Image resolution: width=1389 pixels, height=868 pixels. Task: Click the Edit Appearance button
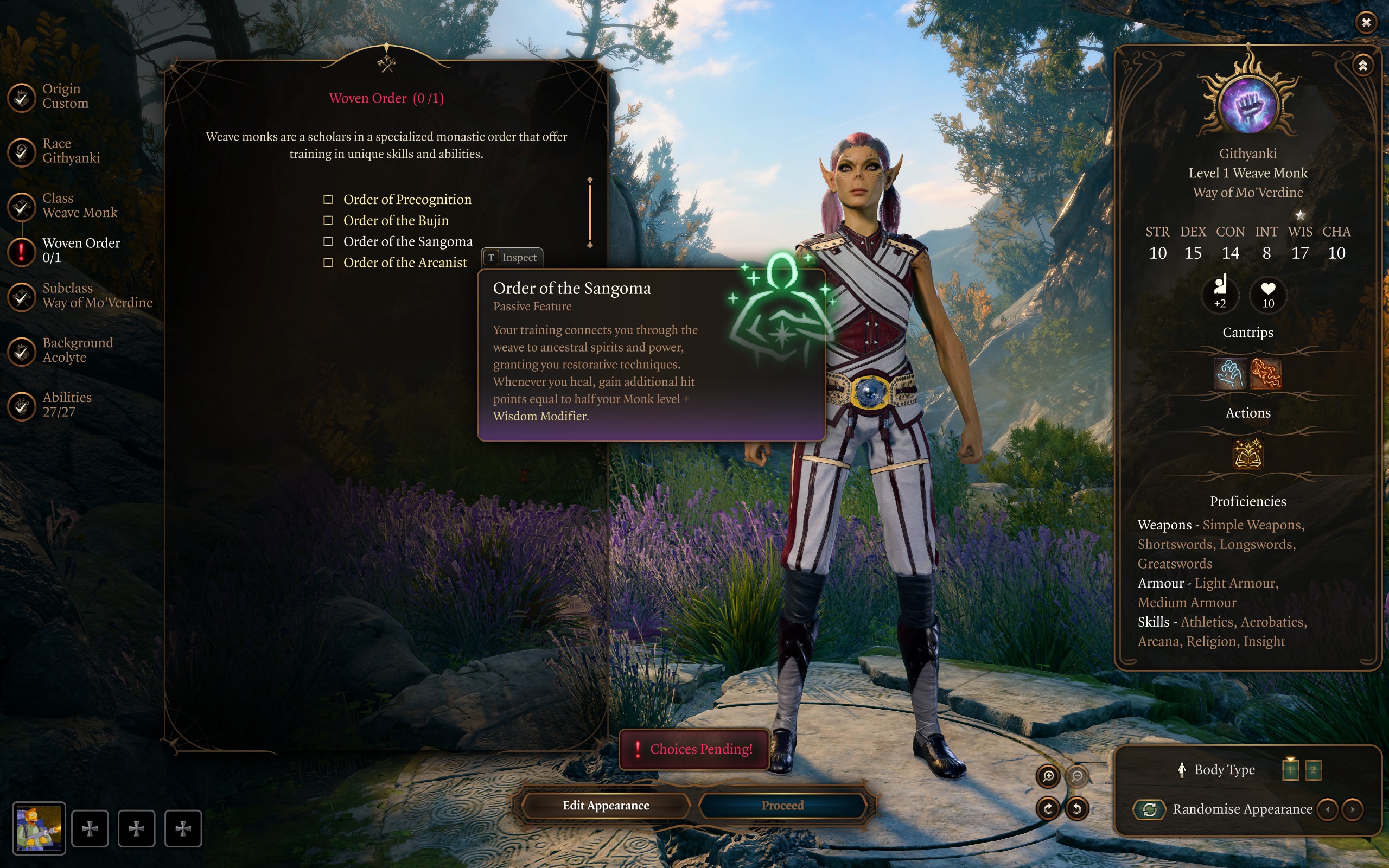pyautogui.click(x=606, y=806)
